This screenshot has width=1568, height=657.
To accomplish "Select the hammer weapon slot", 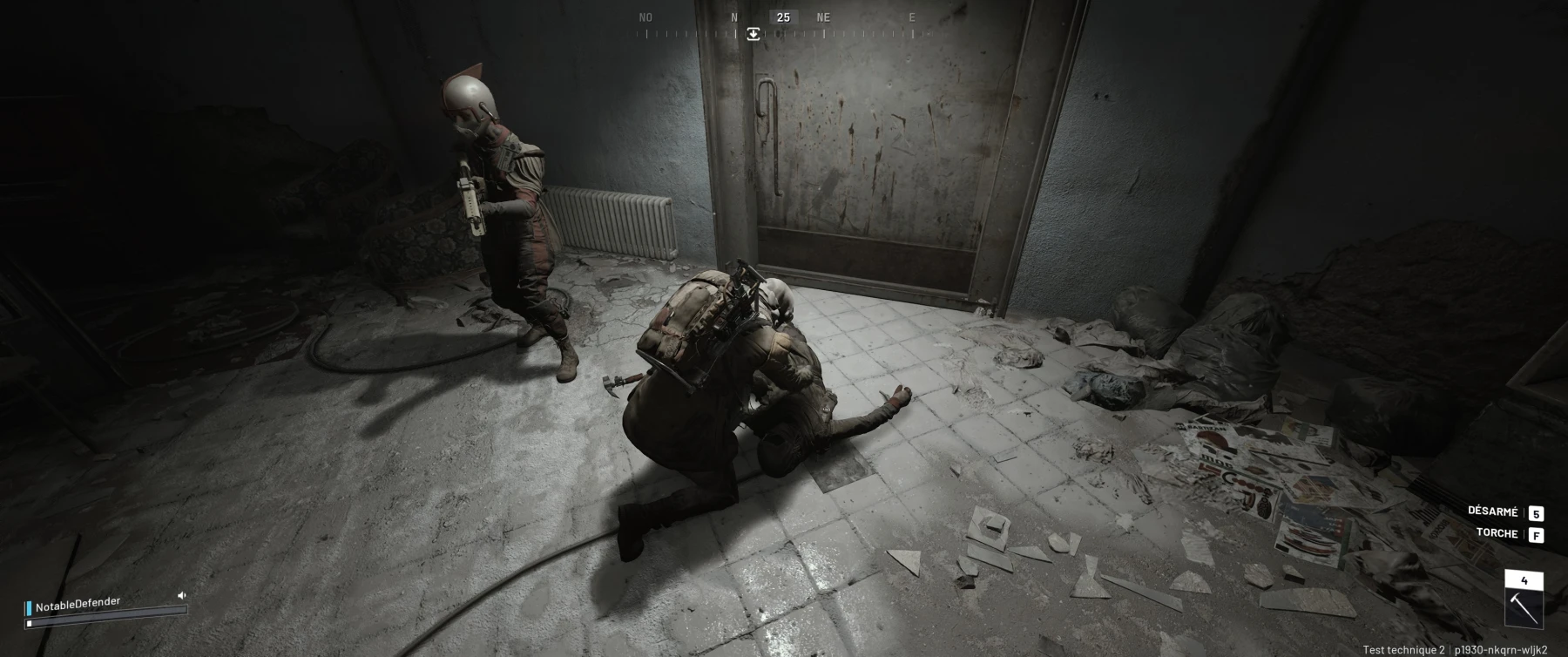I will [x=1524, y=606].
